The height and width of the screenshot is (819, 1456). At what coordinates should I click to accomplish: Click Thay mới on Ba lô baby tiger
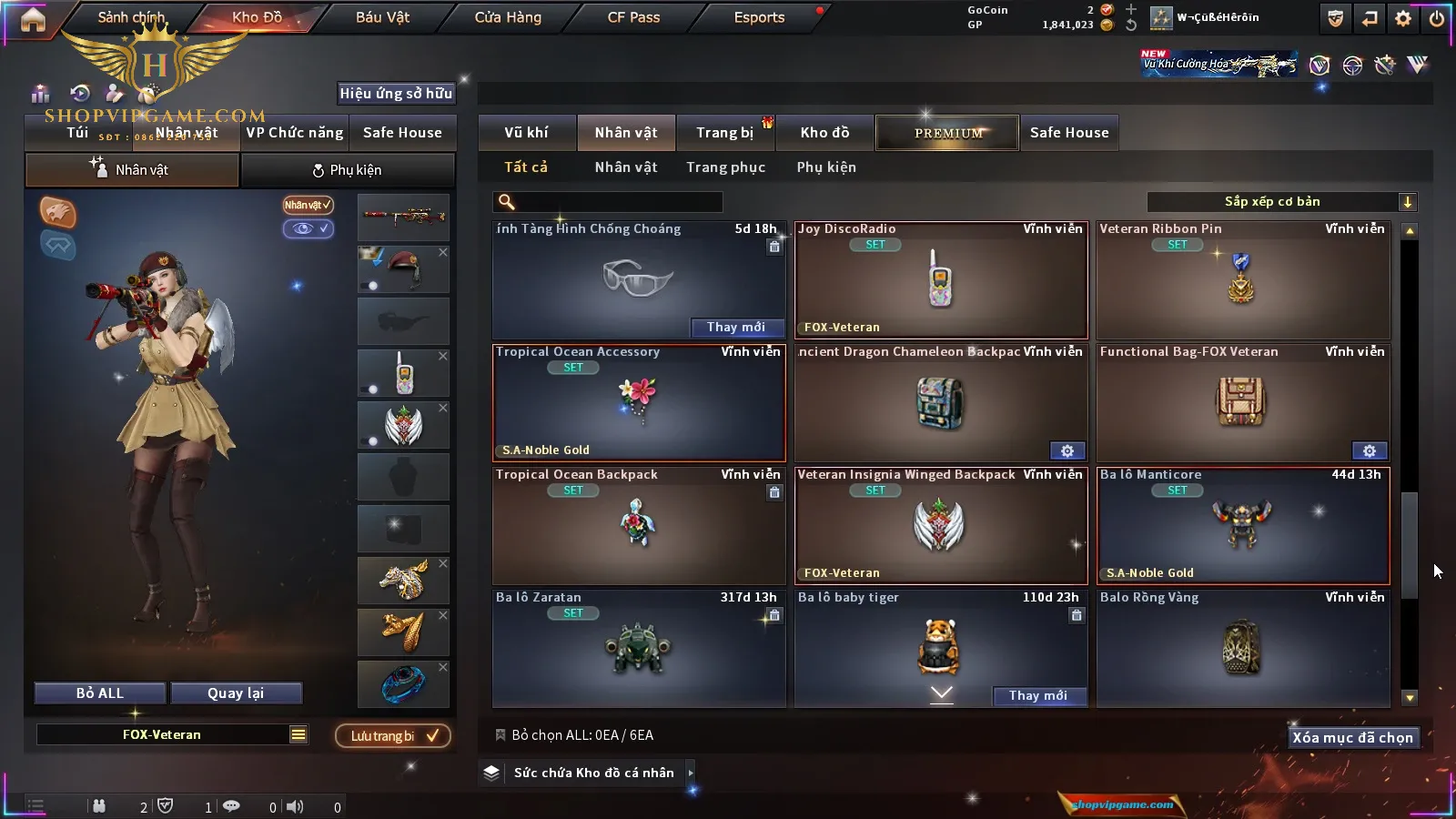pos(1038,695)
